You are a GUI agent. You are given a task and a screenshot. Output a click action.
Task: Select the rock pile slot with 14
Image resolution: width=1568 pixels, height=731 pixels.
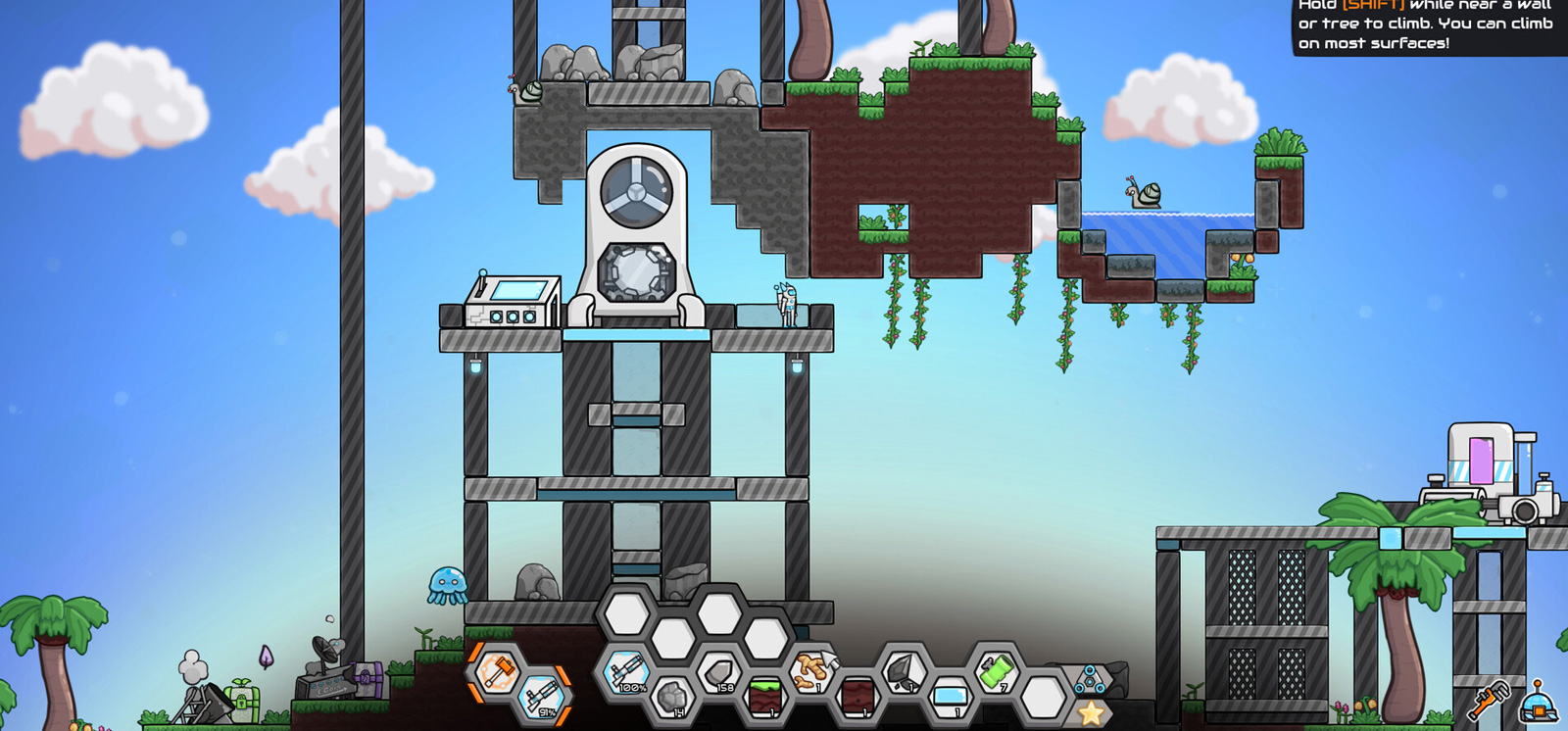tap(672, 697)
